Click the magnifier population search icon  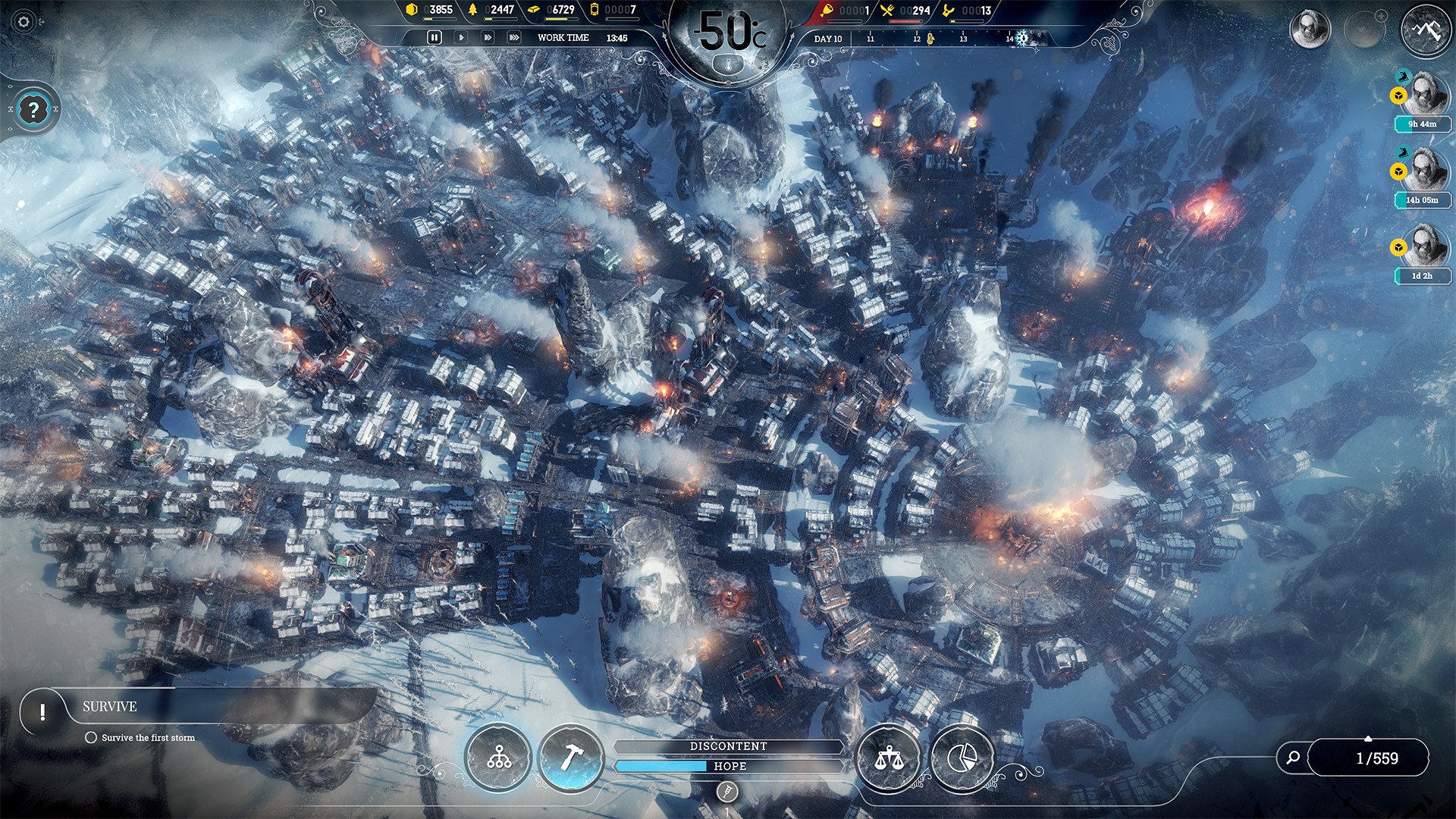(1293, 757)
